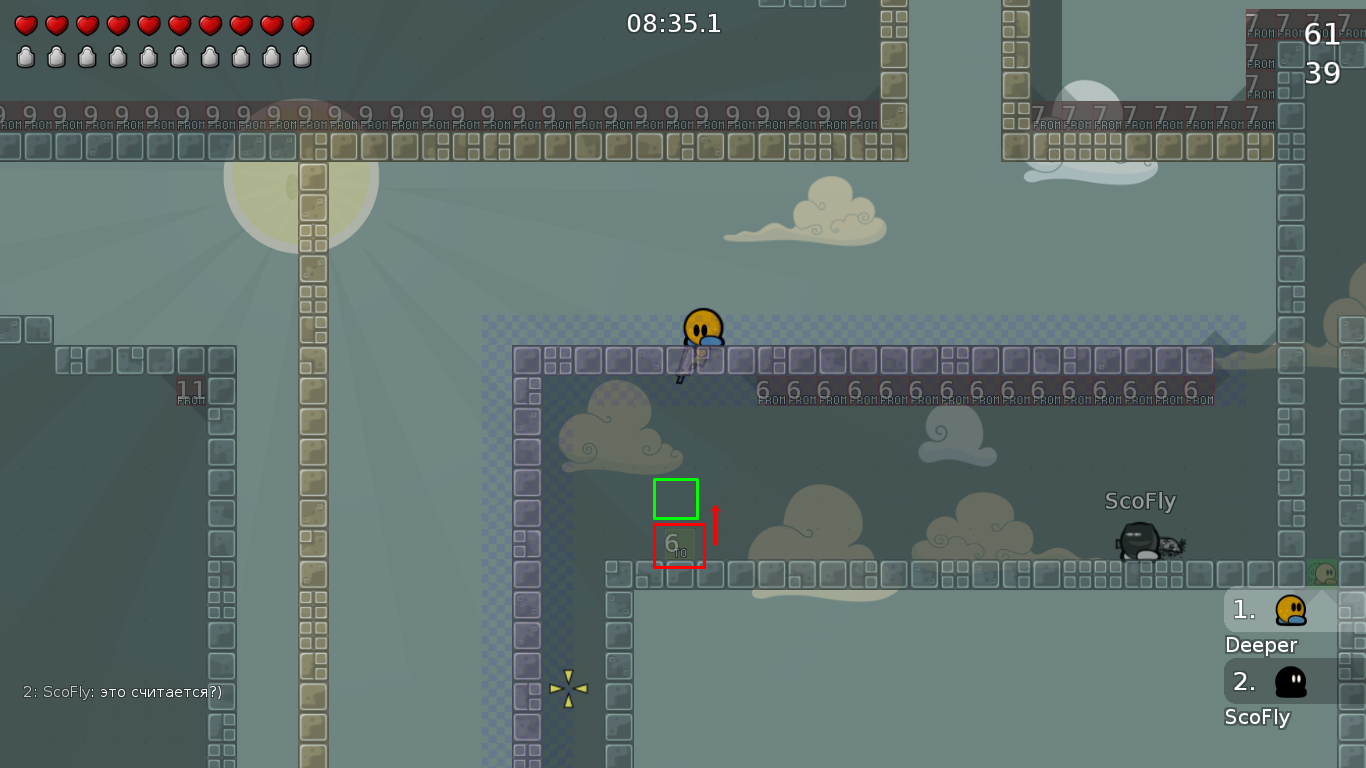Viewport: 1366px width, 768px height.
Task: Select Deeper's first-place scoreboard row
Action: click(1290, 610)
